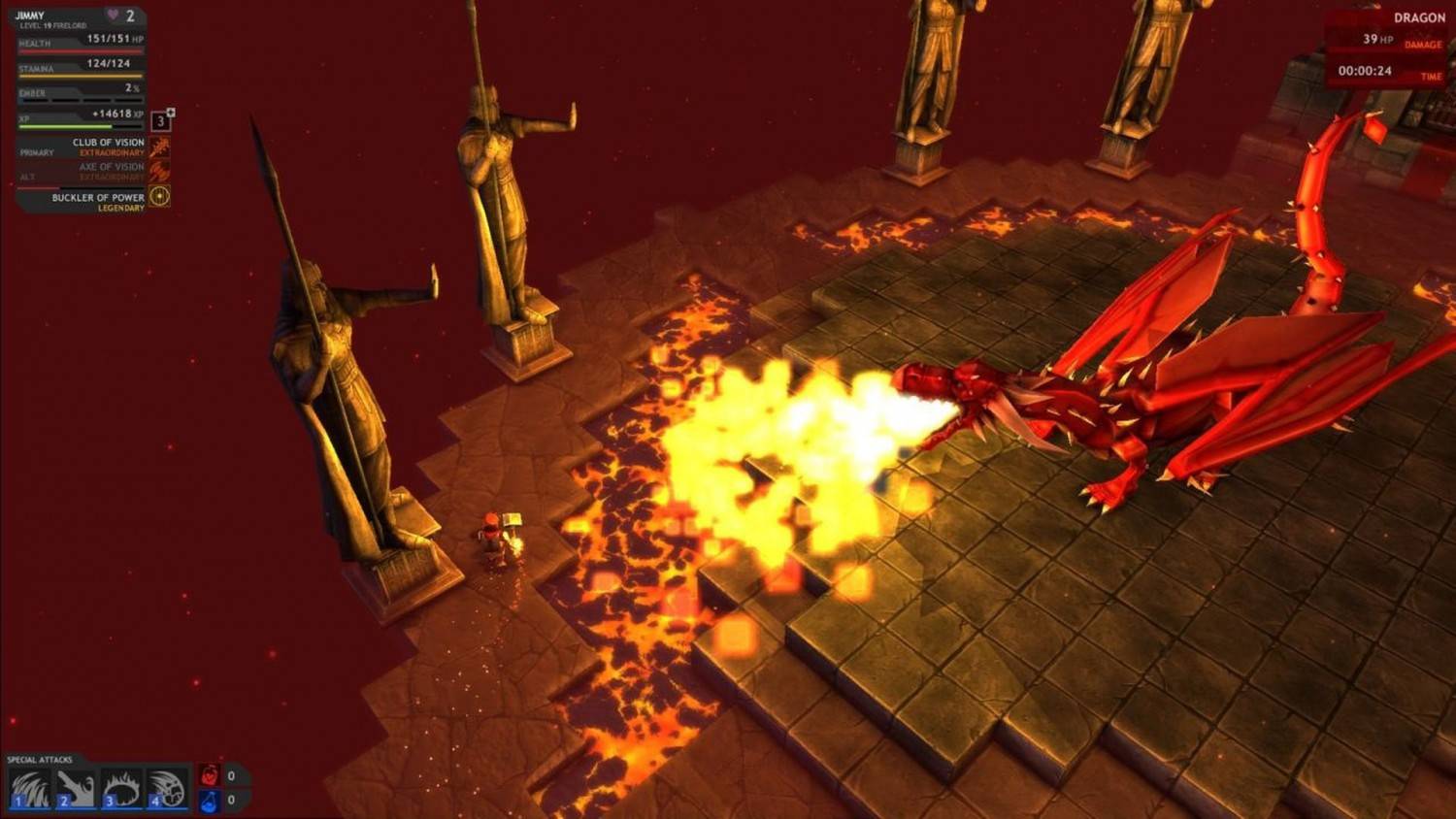Select the Buckler of Power shield icon
The image size is (1456, 819).
click(x=160, y=197)
